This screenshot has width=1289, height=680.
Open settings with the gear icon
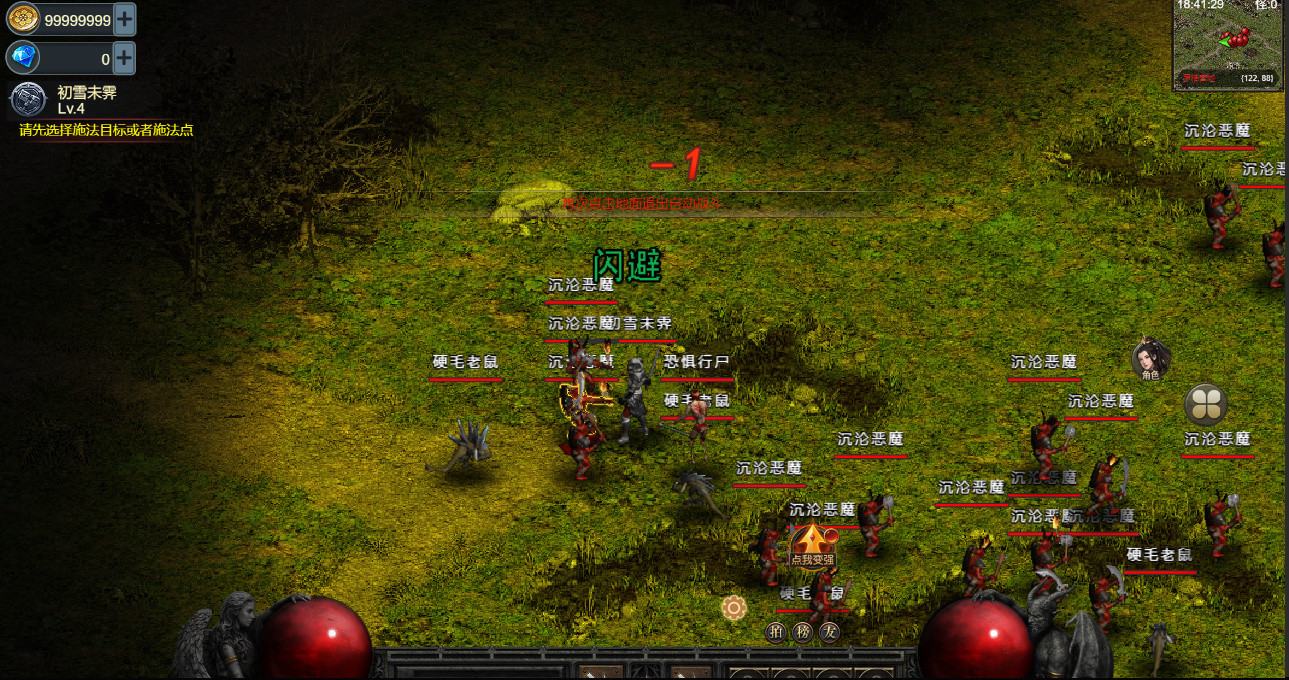coord(735,607)
